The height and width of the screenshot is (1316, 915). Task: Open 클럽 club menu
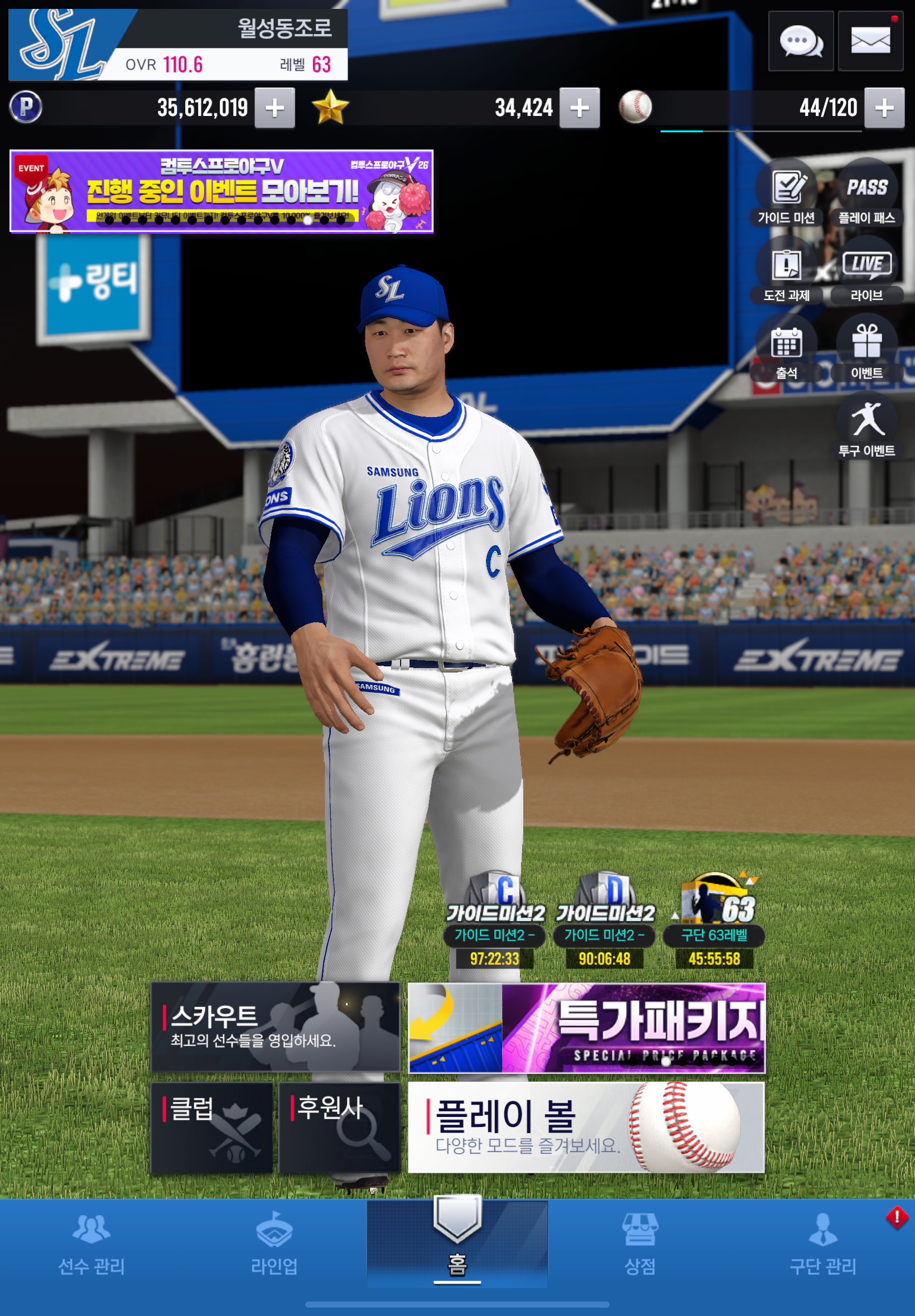click(211, 1127)
